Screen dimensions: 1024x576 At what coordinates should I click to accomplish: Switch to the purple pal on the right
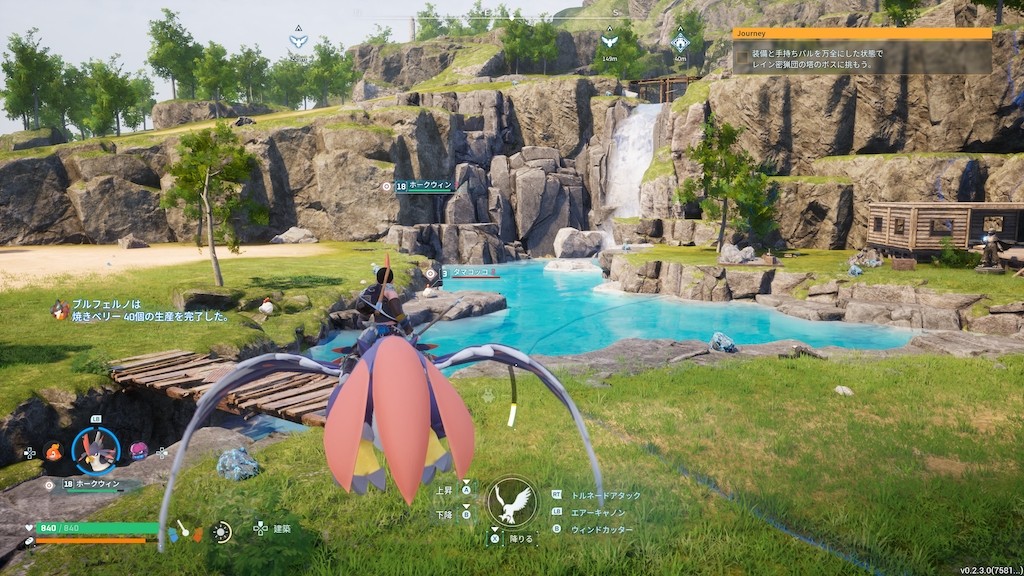tap(138, 451)
